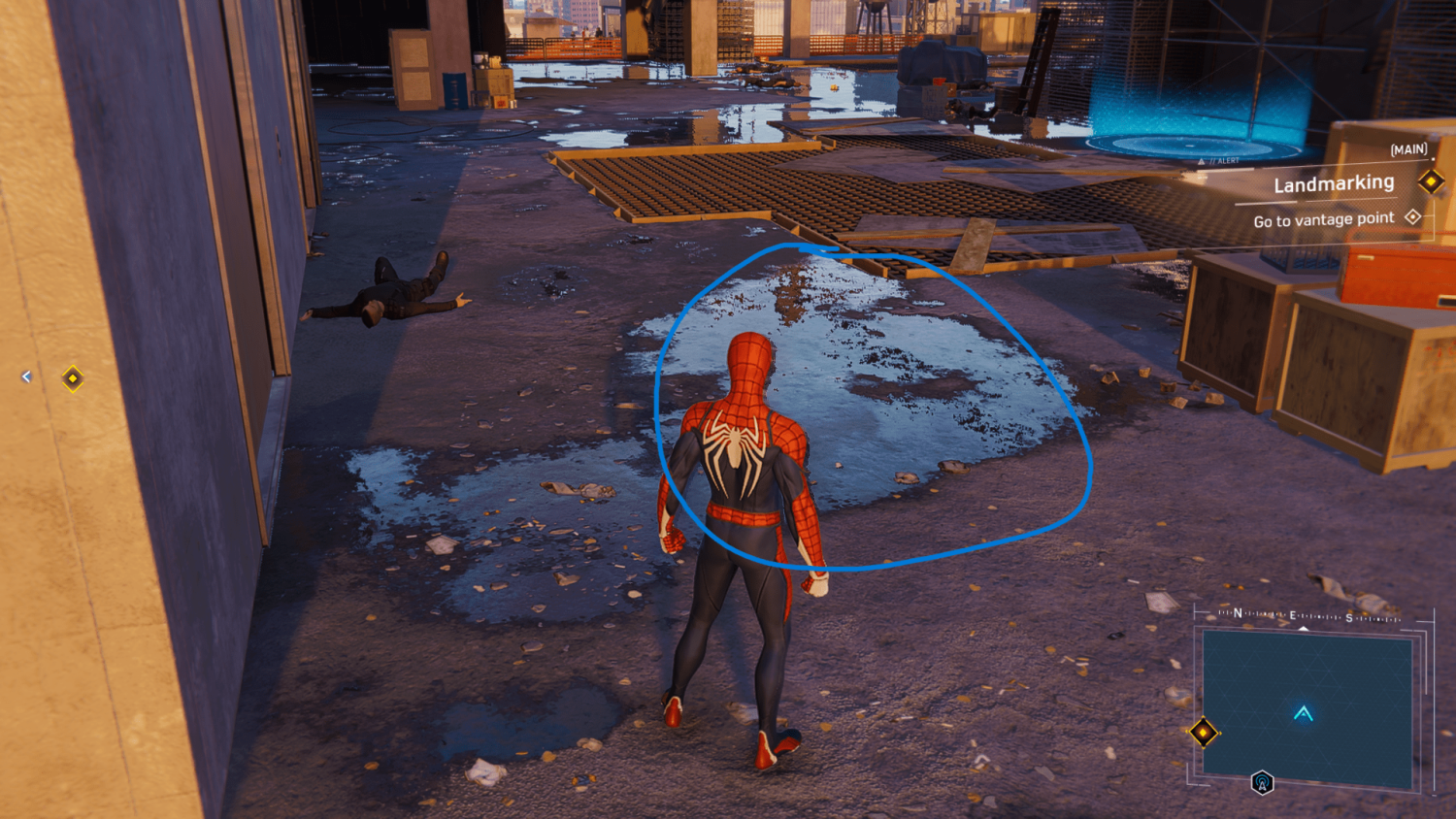Click the Go to vantage point objective
This screenshot has width=1456, height=819.
coord(1323,220)
